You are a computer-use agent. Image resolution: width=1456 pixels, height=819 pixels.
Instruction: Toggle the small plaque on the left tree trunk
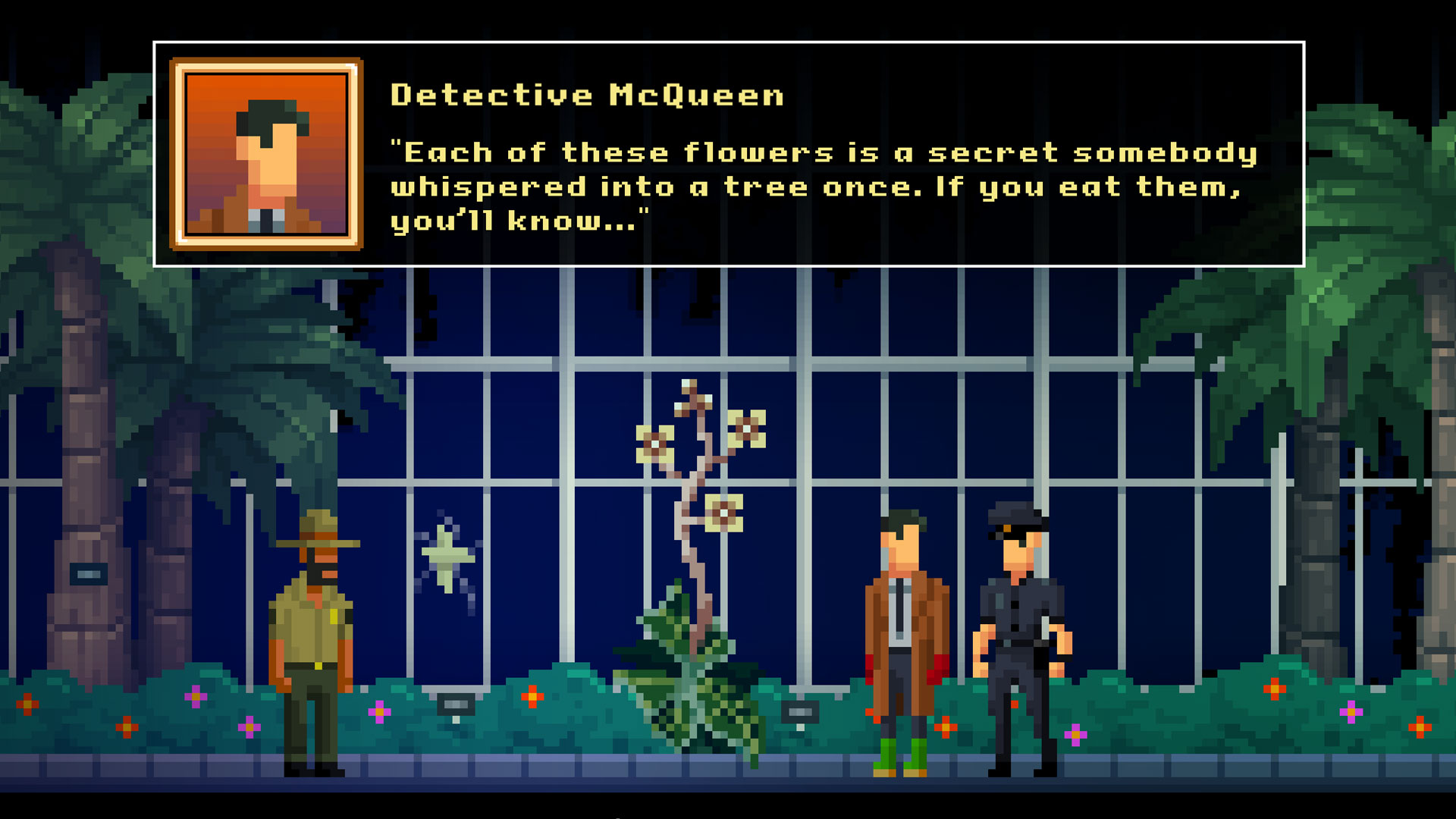[89, 573]
